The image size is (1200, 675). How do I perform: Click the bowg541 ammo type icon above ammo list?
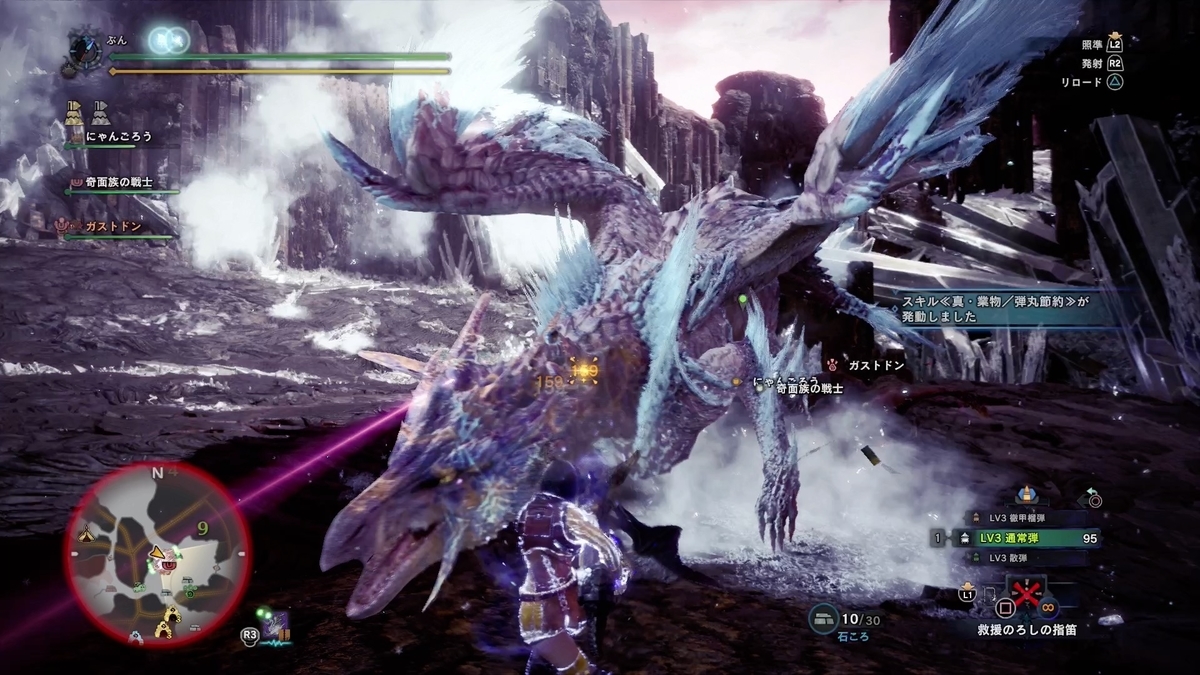tap(1026, 493)
